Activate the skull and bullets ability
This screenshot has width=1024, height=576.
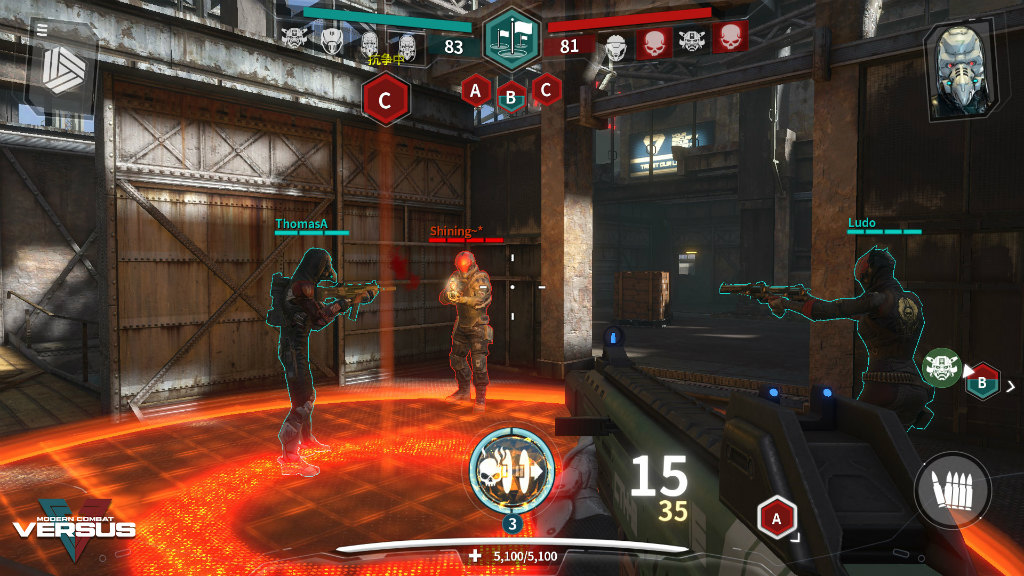(511, 470)
